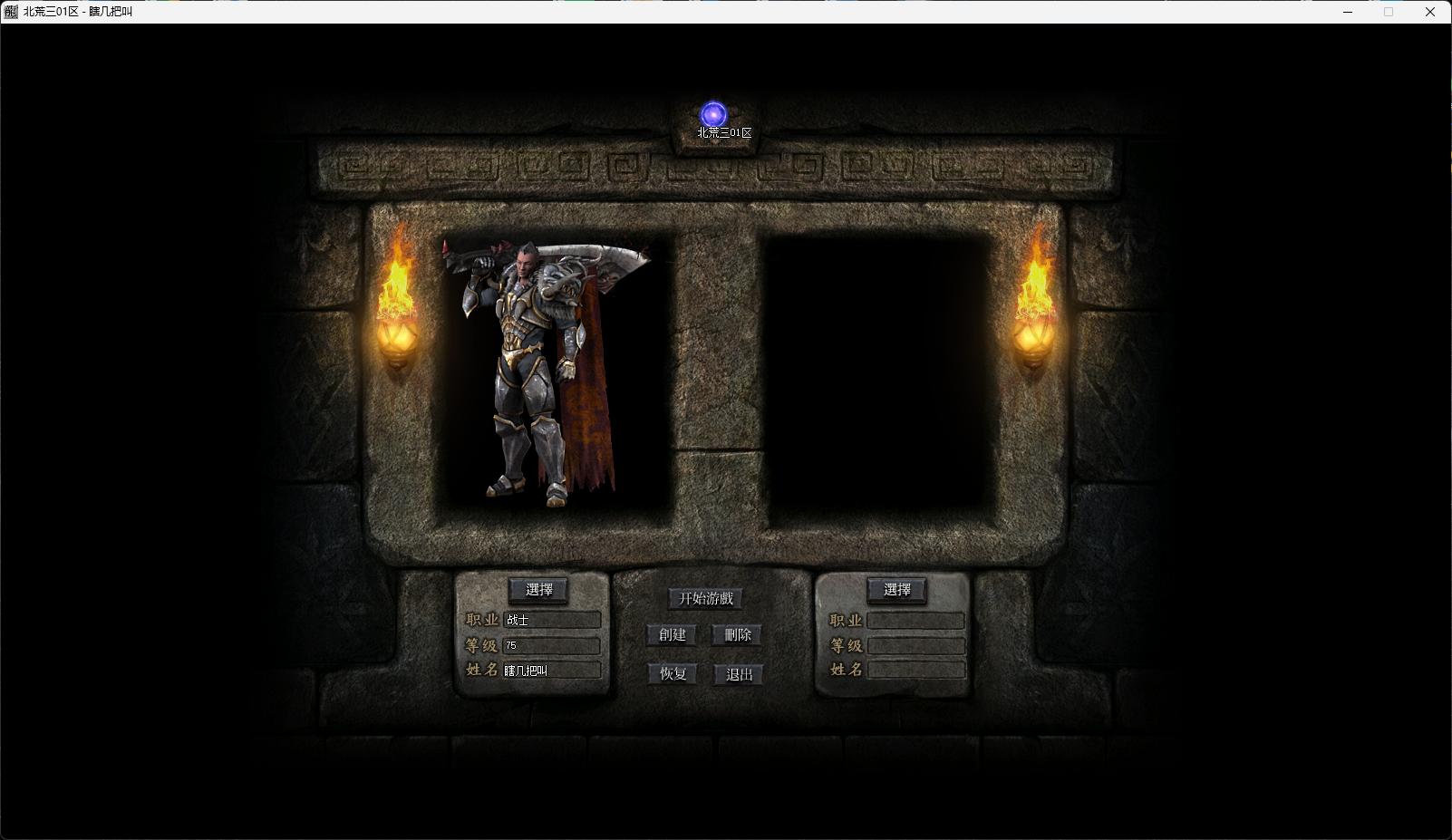This screenshot has height=840, width=1452.
Task: Choose the 创建 create character button
Action: coord(673,635)
